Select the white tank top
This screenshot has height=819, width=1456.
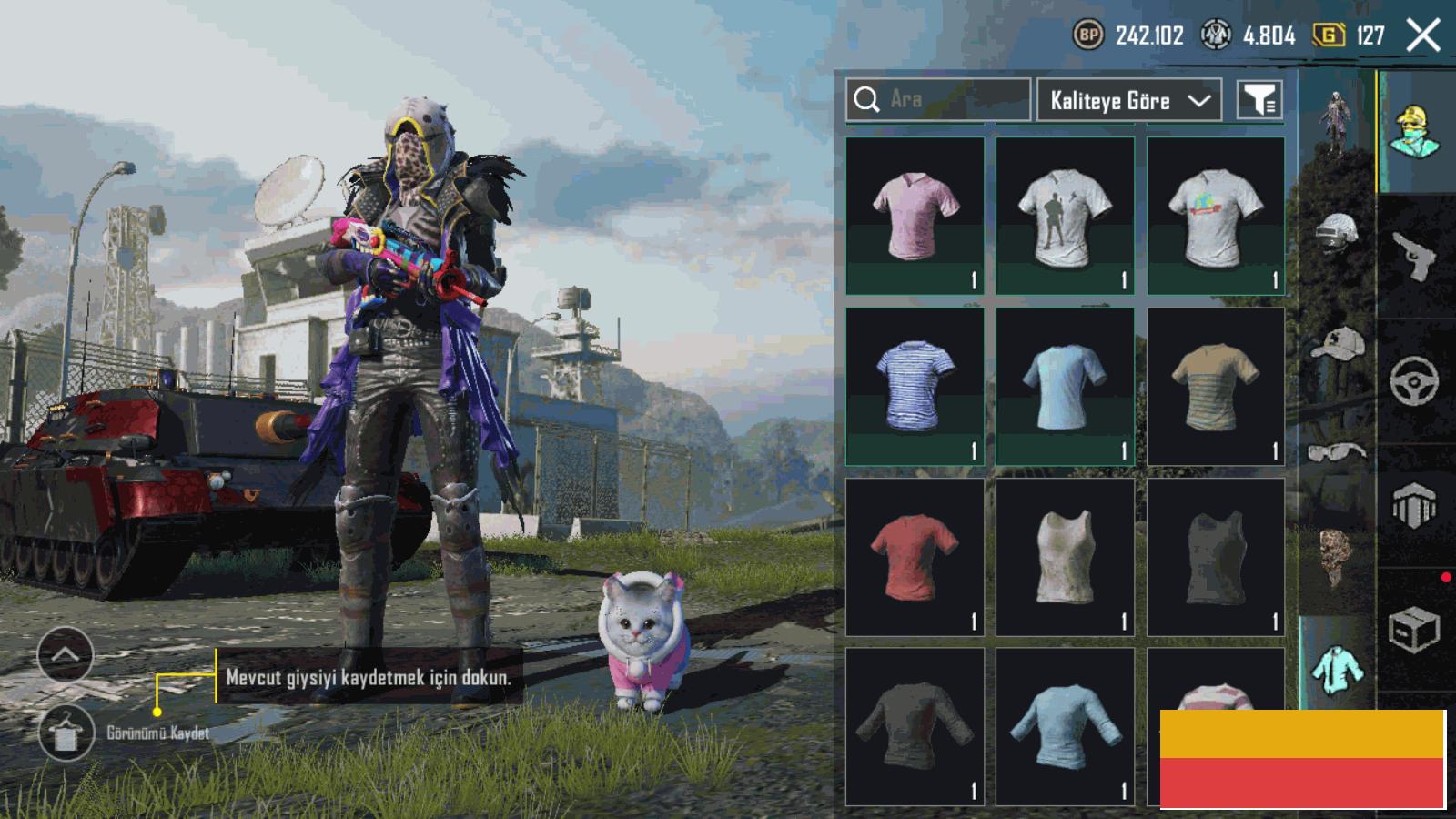(x=1065, y=557)
